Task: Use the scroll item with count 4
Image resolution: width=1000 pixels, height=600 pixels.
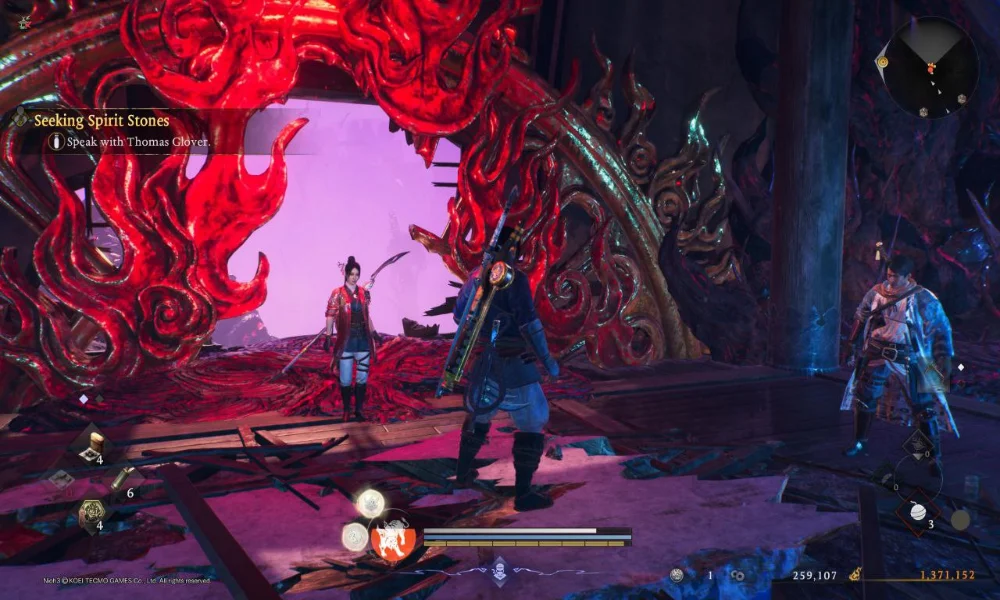Action: coord(92,444)
